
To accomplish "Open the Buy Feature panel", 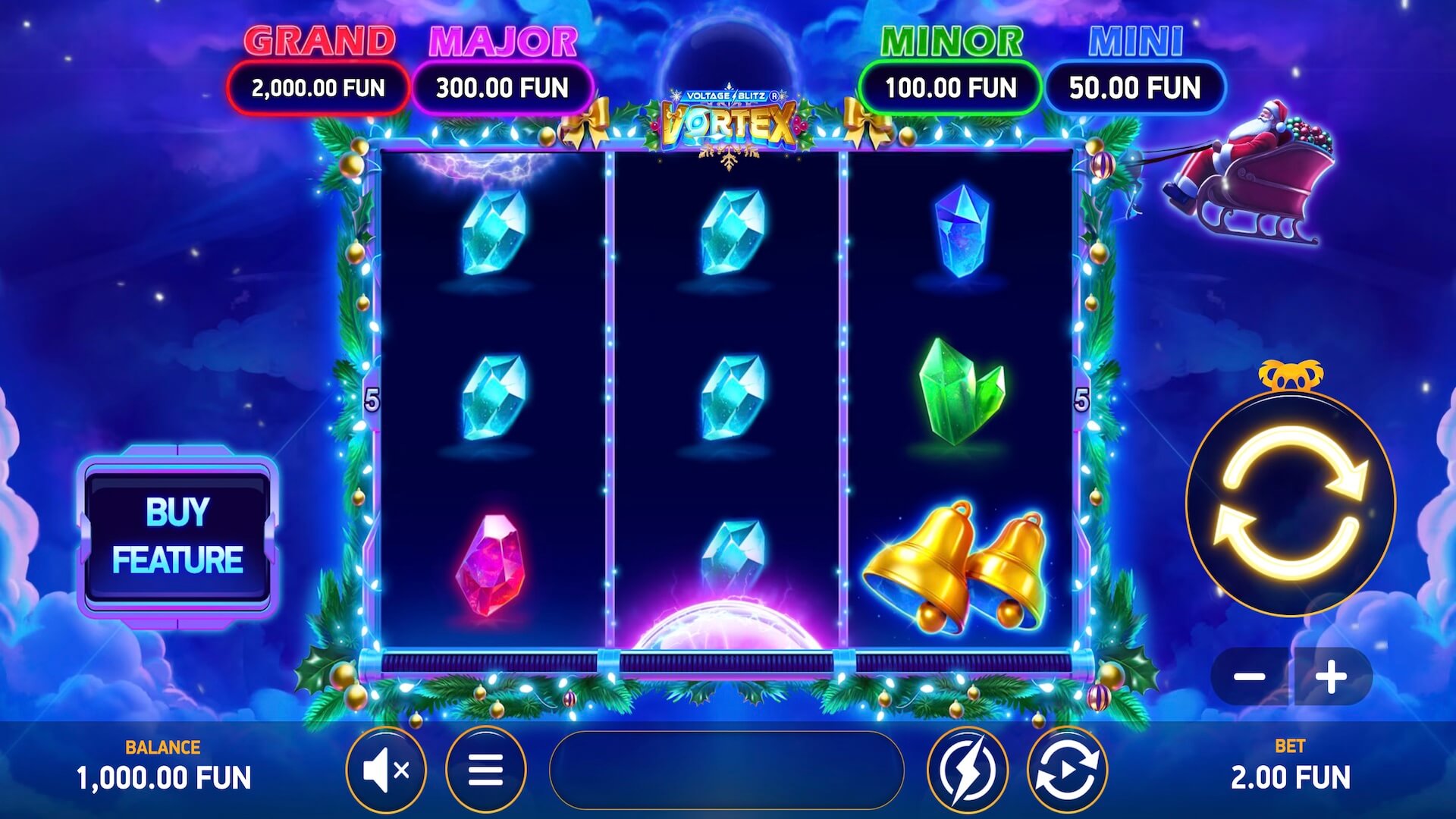I will click(x=178, y=536).
